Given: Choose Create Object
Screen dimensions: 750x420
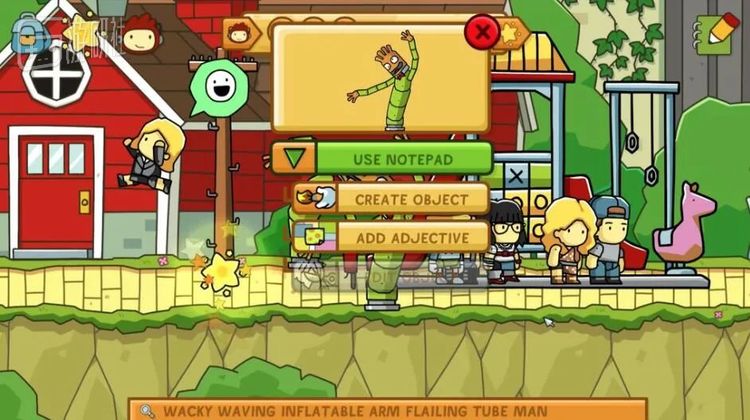Looking at the screenshot, I should pyautogui.click(x=410, y=199).
